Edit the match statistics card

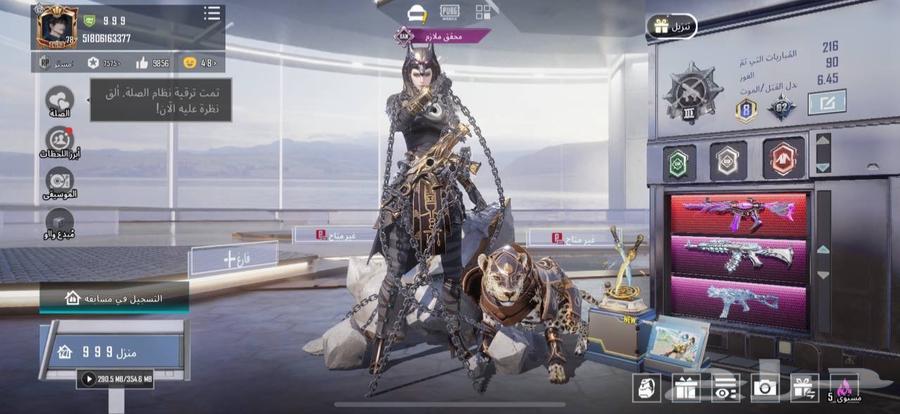point(826,102)
